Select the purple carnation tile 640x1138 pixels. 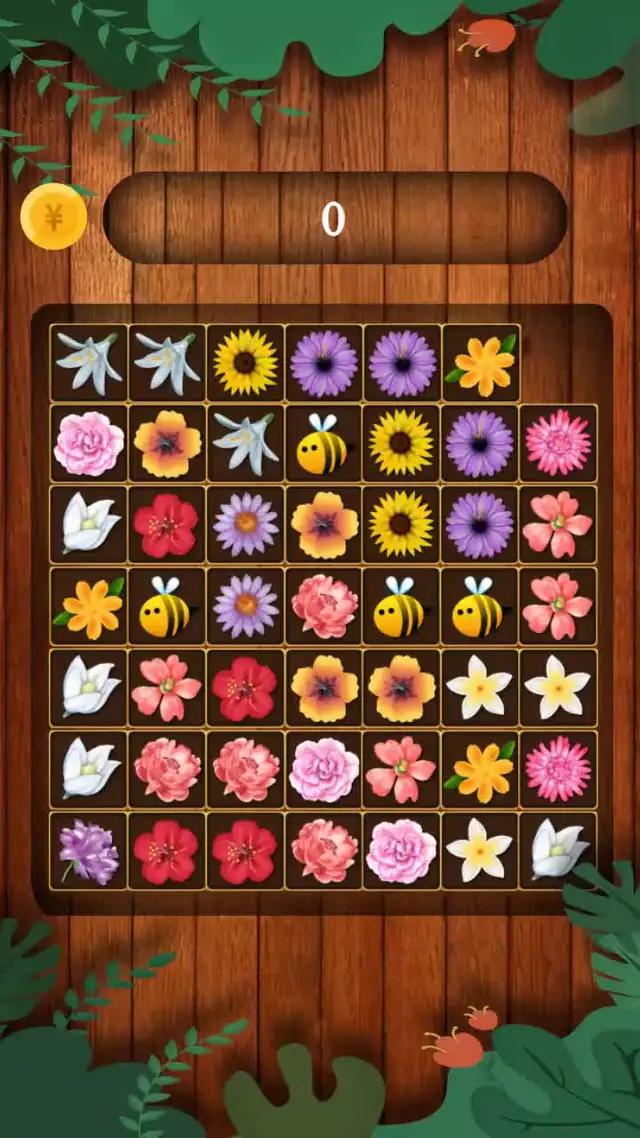[89, 851]
